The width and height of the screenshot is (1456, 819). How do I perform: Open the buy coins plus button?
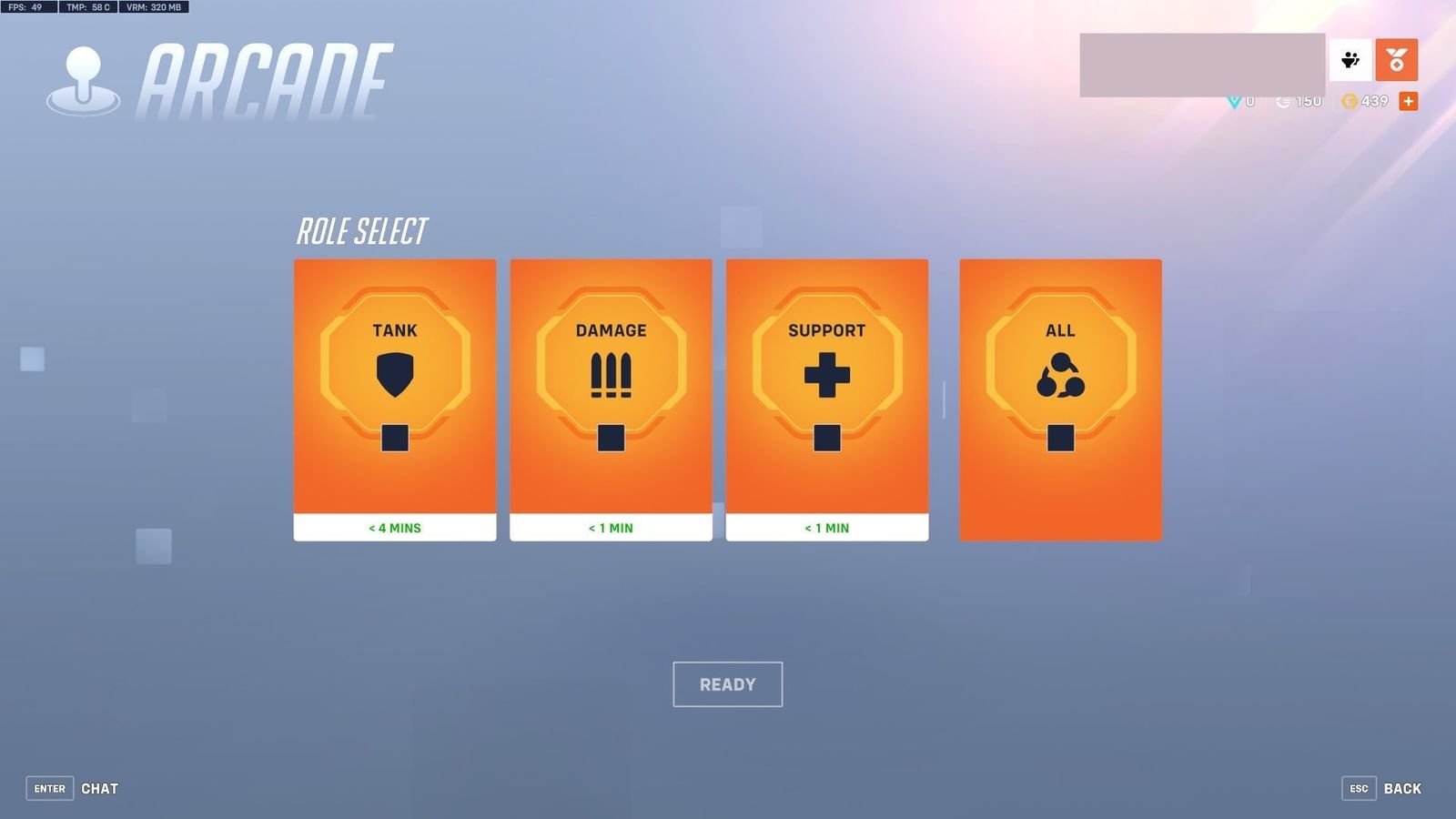[x=1409, y=101]
